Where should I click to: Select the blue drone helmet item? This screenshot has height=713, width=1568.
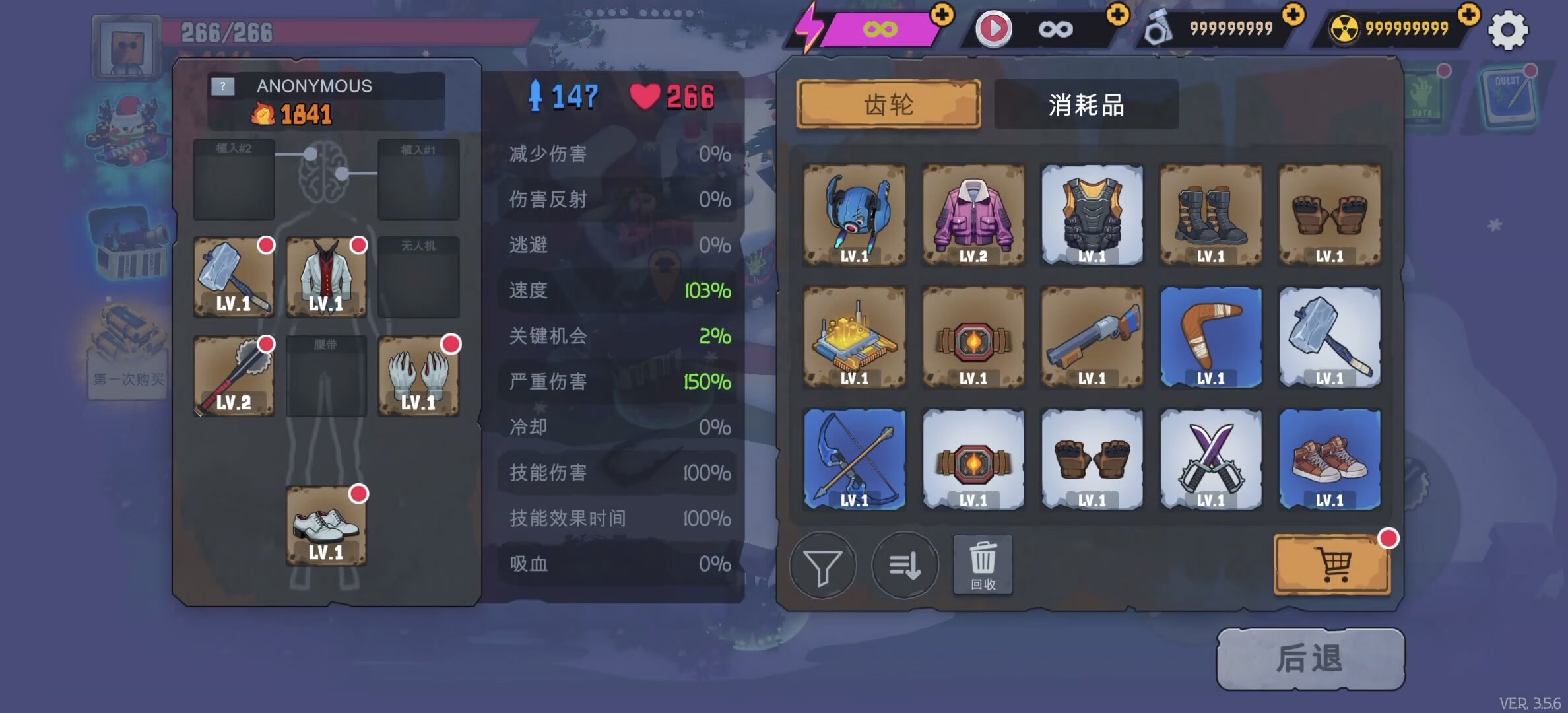pyautogui.click(x=855, y=215)
